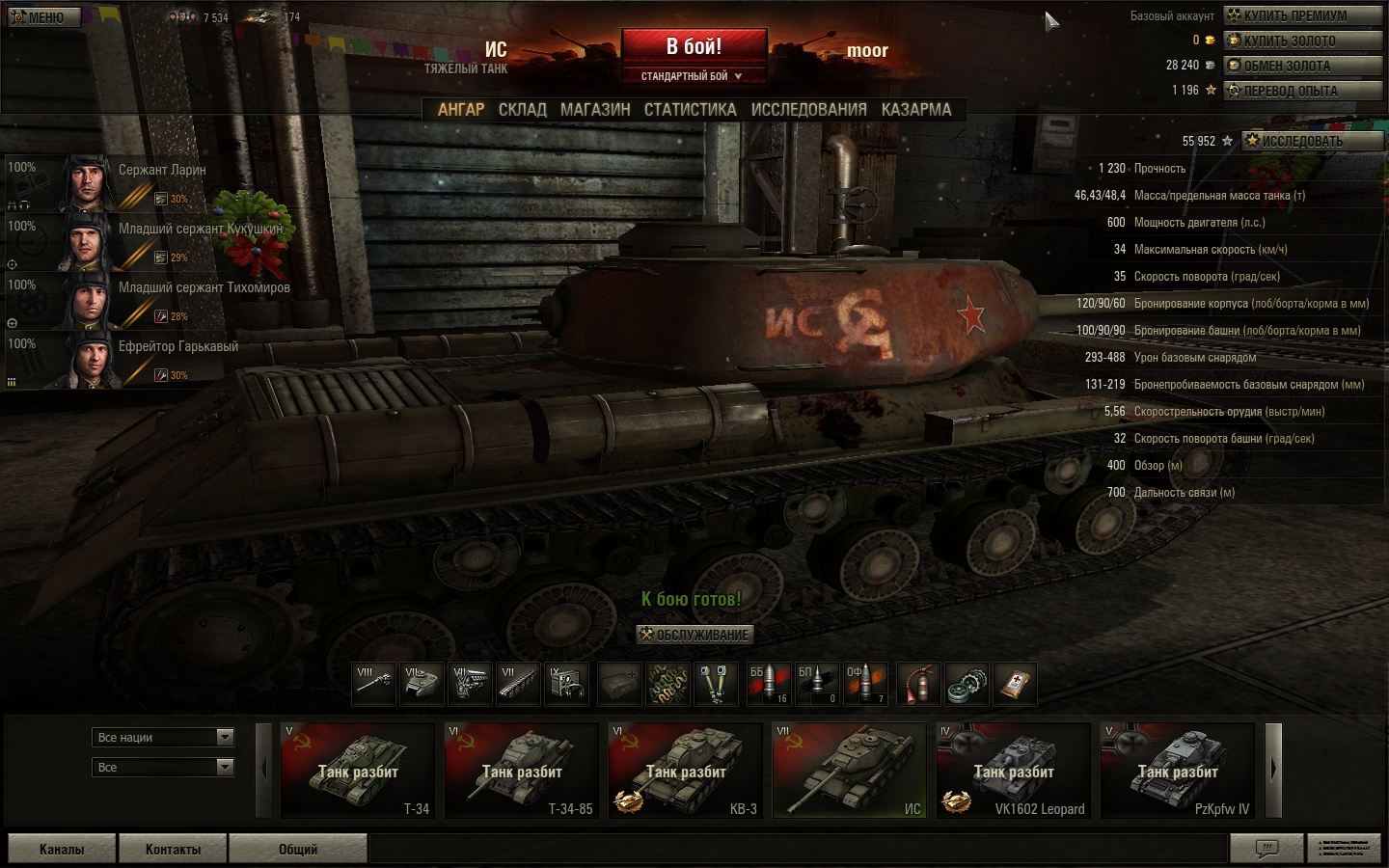The height and width of the screenshot is (868, 1389).
Task: Start battle with В бой! button
Action: 694,46
